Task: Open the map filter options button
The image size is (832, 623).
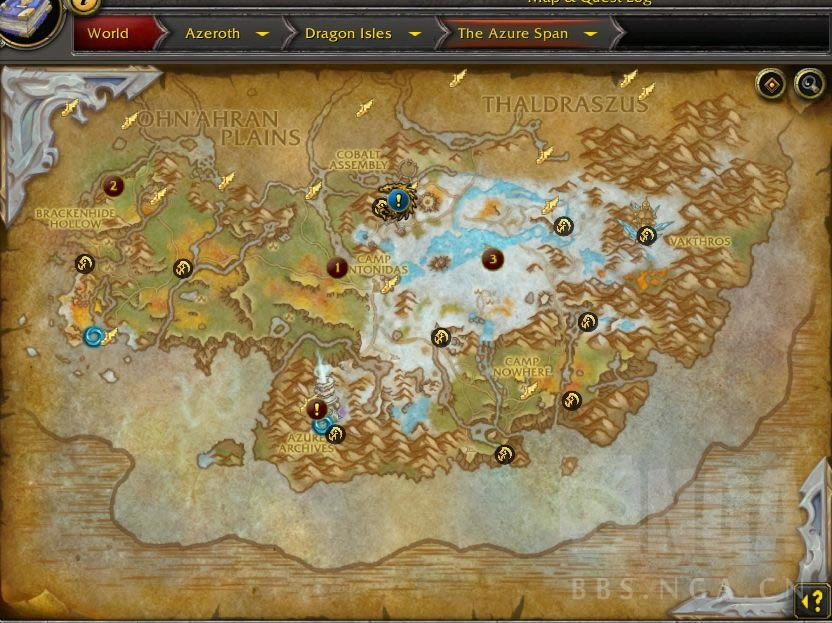Action: pyautogui.click(x=771, y=85)
